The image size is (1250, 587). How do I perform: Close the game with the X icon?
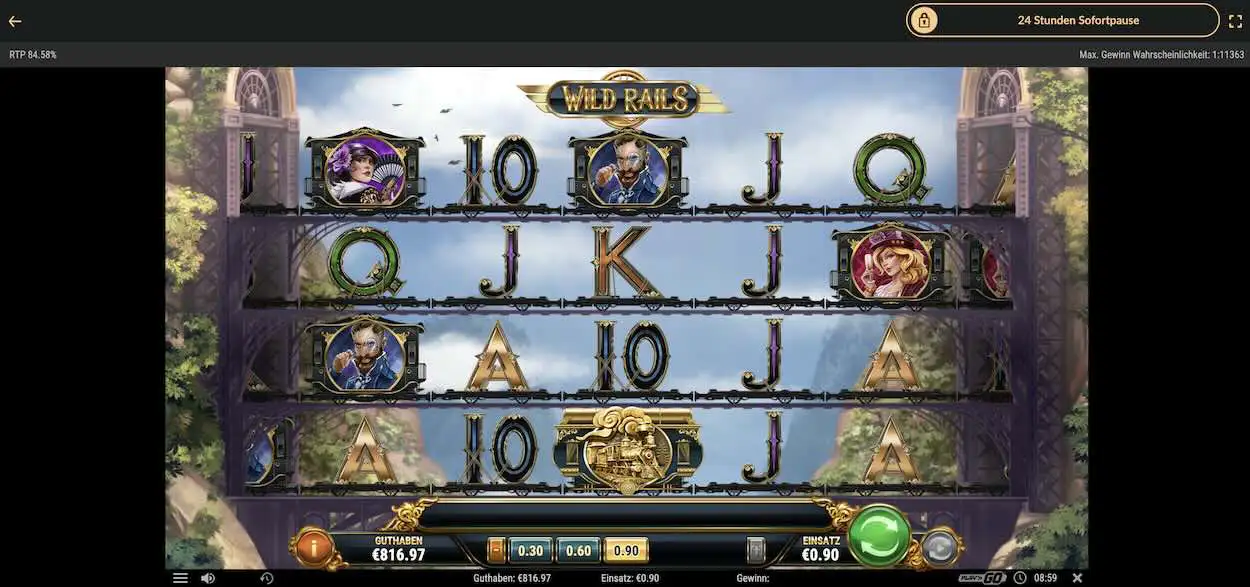coord(1077,578)
